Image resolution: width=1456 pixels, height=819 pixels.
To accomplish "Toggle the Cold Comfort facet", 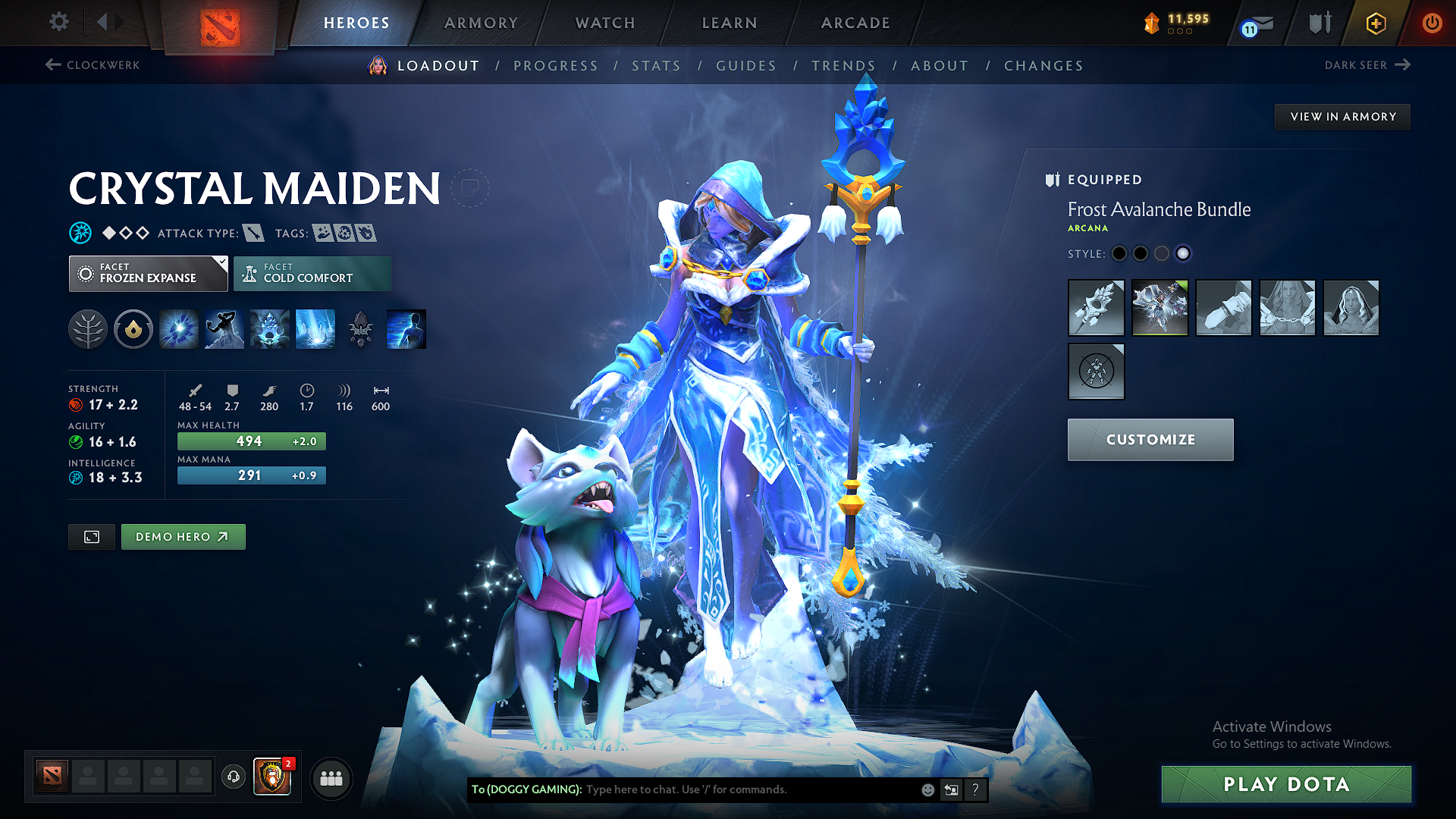I will [x=312, y=273].
